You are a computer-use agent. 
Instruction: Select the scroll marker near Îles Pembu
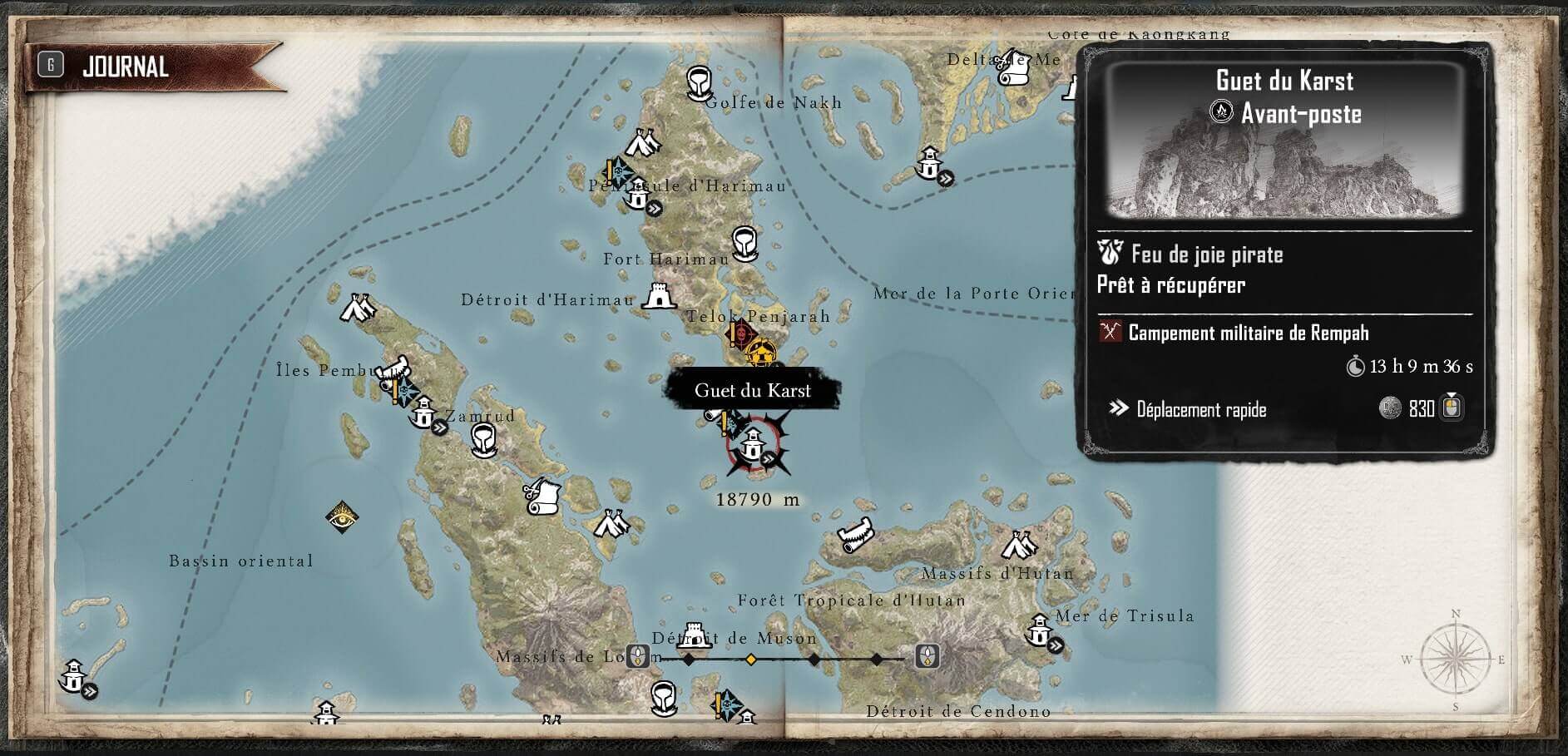pos(392,369)
